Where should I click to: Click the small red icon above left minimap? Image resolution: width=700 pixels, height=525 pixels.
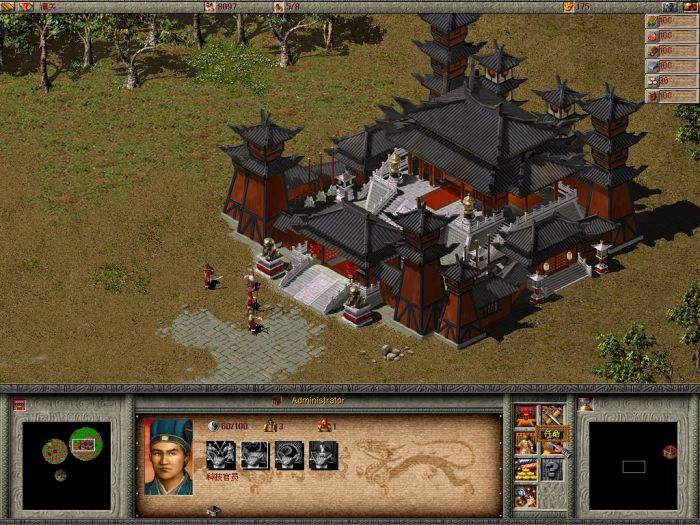coord(19,405)
